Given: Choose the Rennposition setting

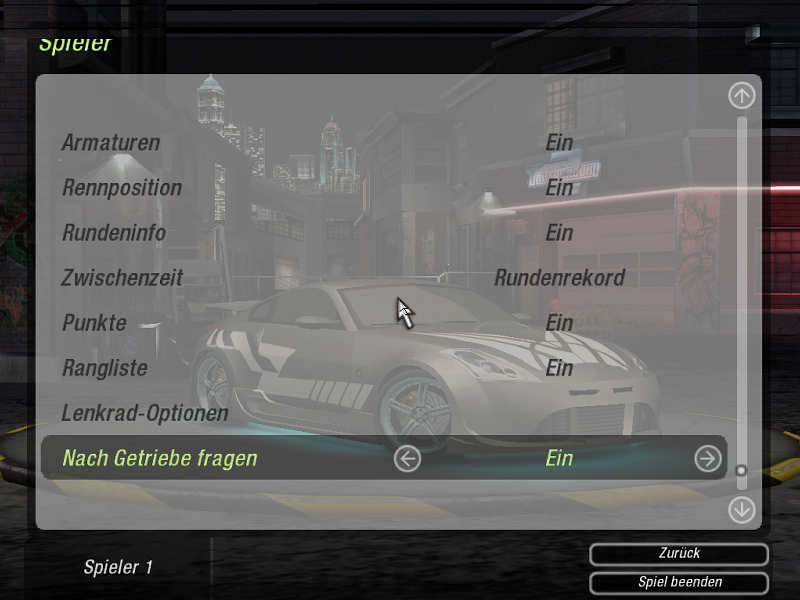Looking at the screenshot, I should (x=122, y=188).
